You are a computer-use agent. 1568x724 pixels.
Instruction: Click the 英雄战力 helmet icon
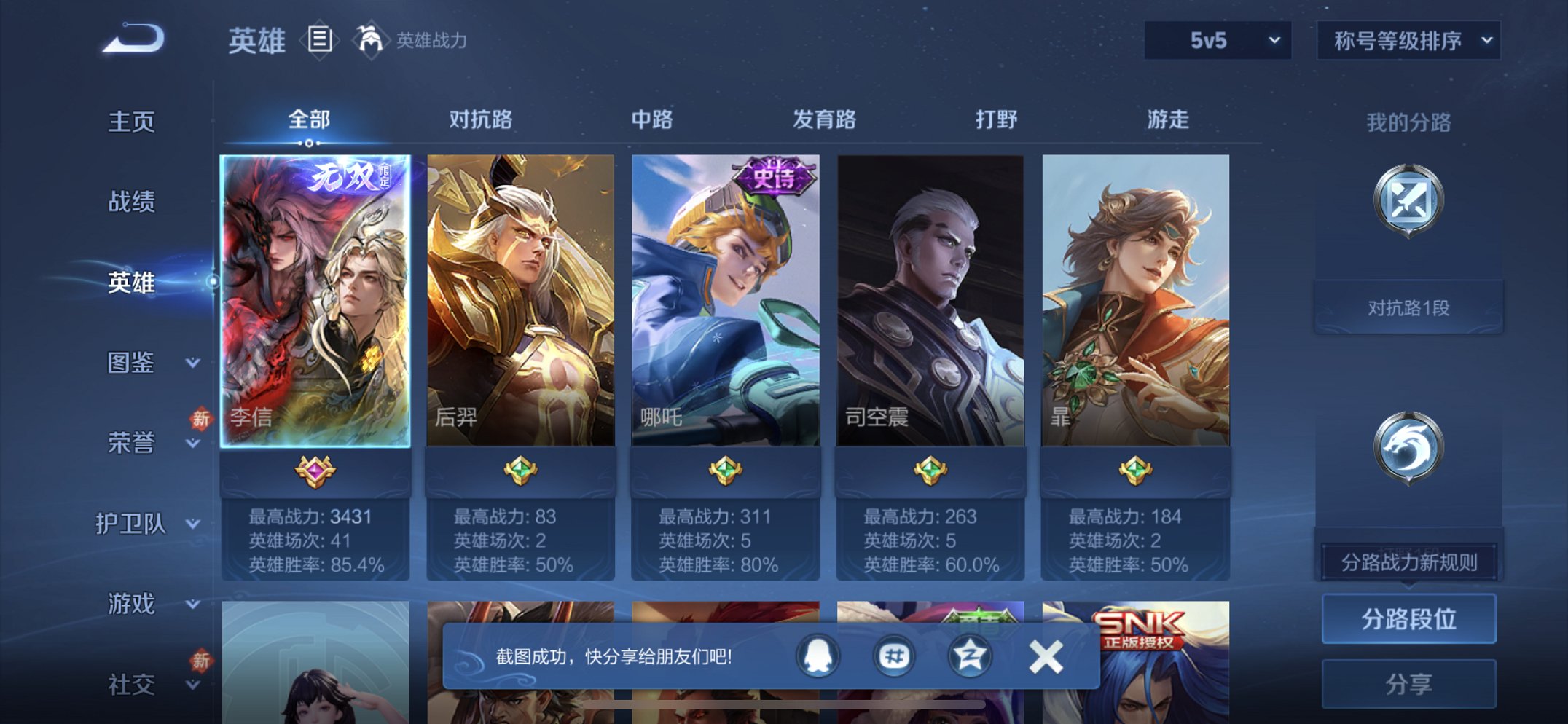pyautogui.click(x=372, y=40)
